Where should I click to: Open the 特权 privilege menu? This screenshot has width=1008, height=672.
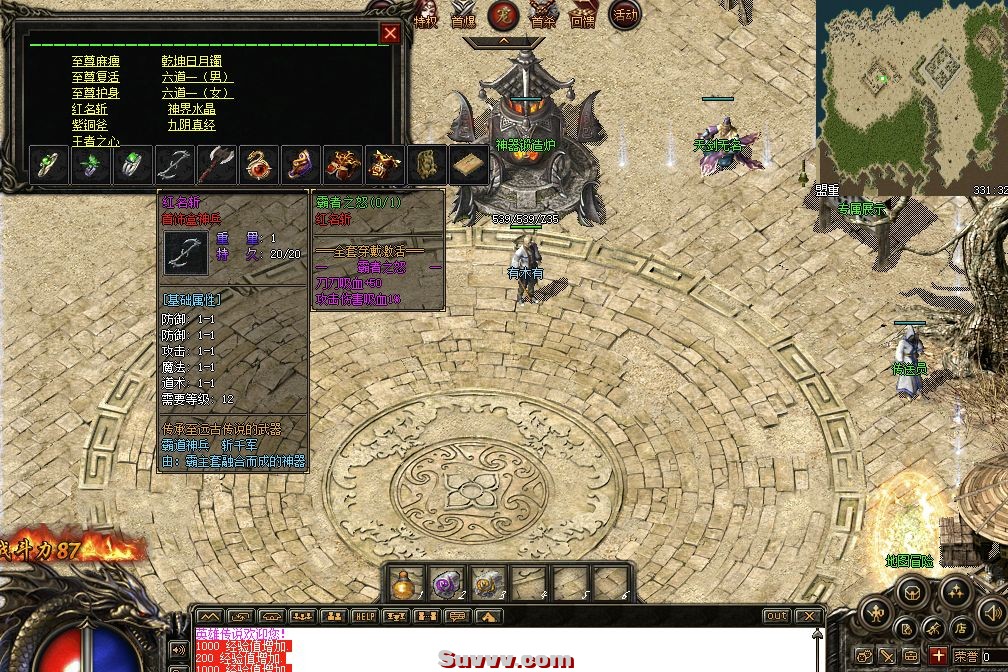[x=425, y=15]
